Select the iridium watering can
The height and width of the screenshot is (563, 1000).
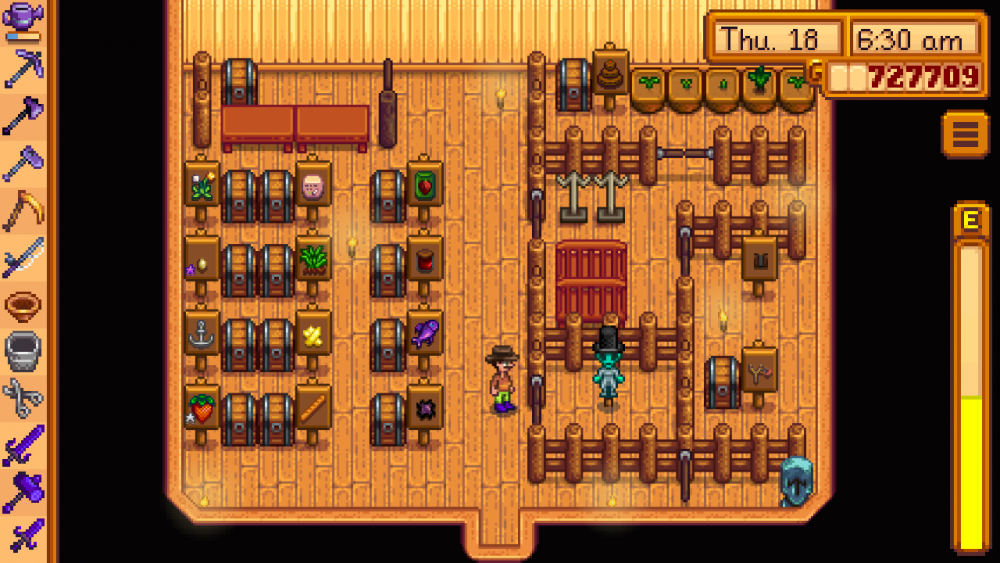tap(23, 20)
